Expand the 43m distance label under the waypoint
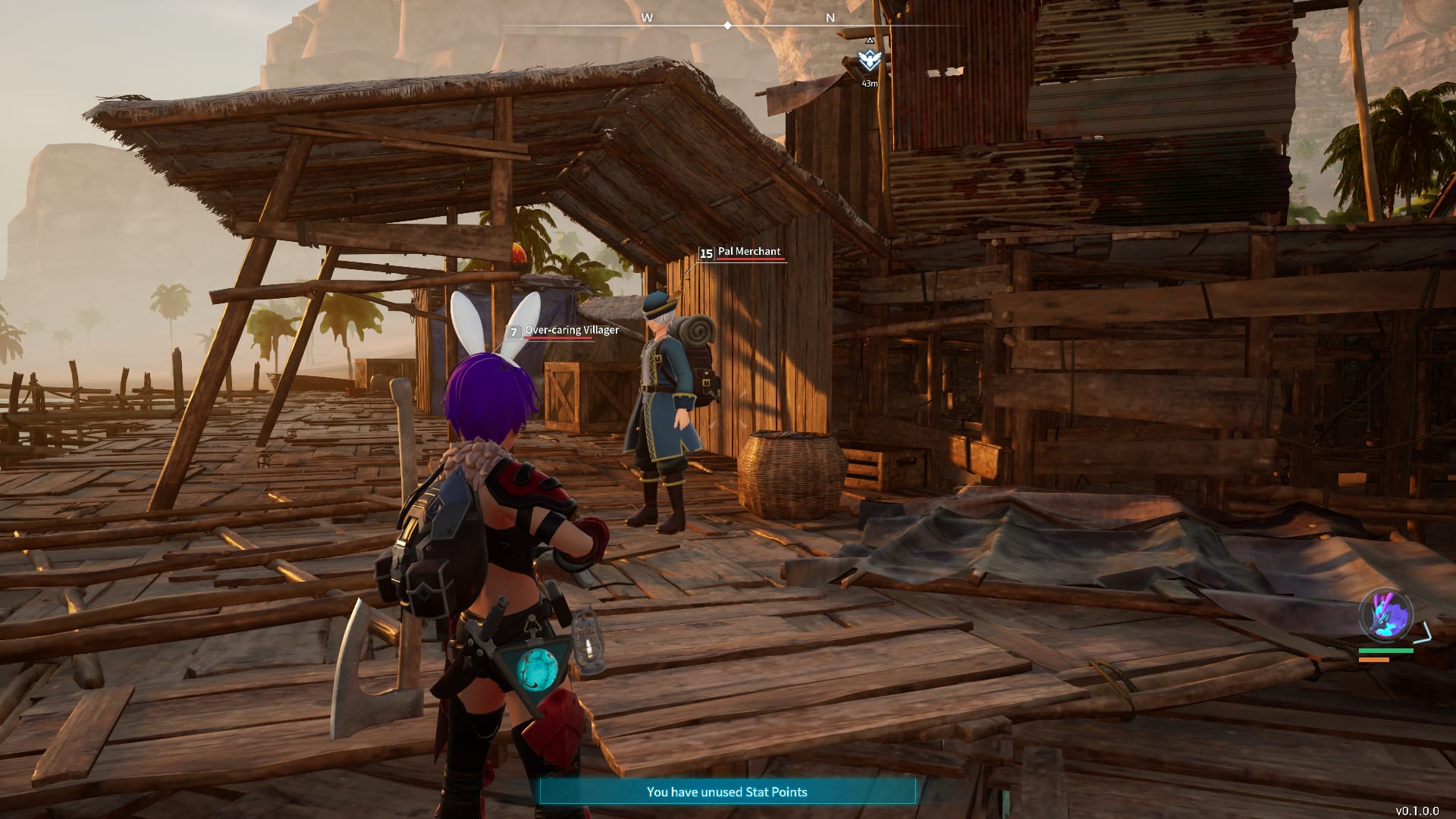1456x819 pixels. tap(870, 83)
